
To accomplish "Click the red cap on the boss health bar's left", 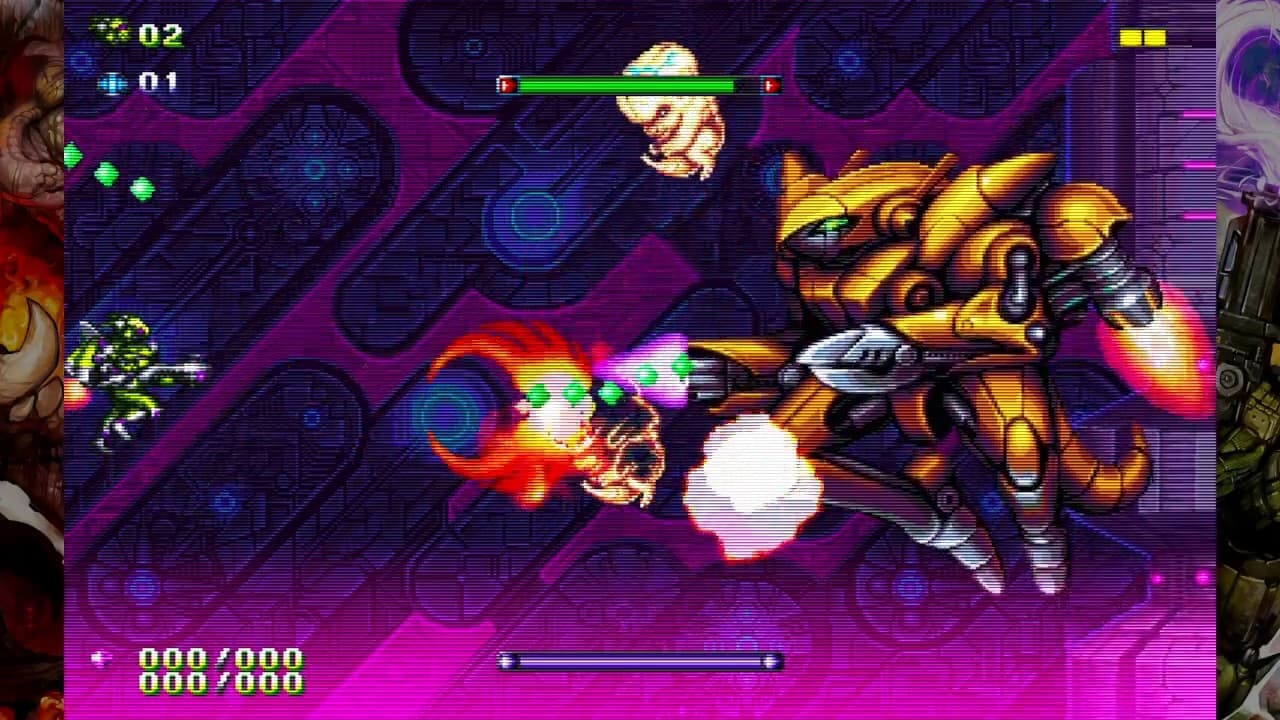I will (x=510, y=85).
